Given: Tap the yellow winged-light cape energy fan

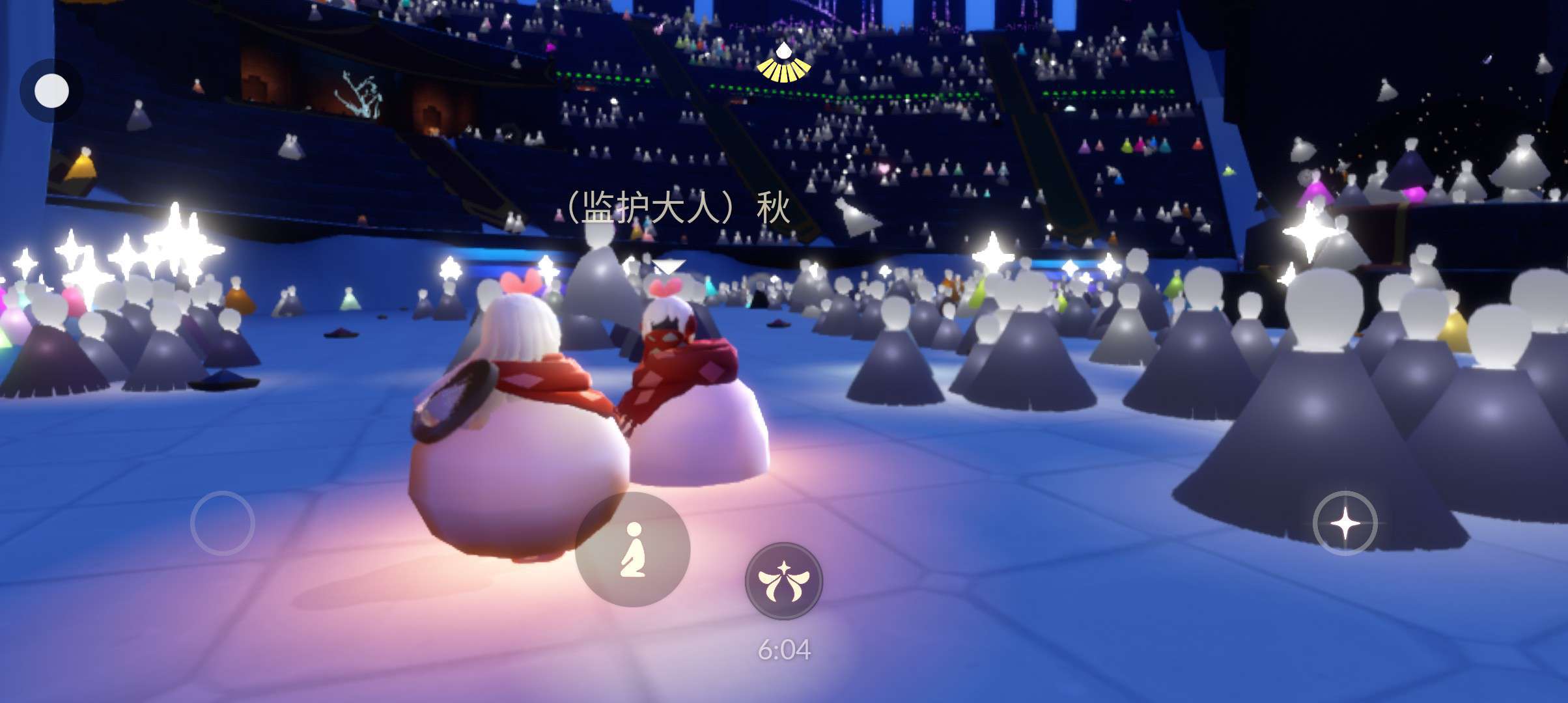Looking at the screenshot, I should click(783, 64).
